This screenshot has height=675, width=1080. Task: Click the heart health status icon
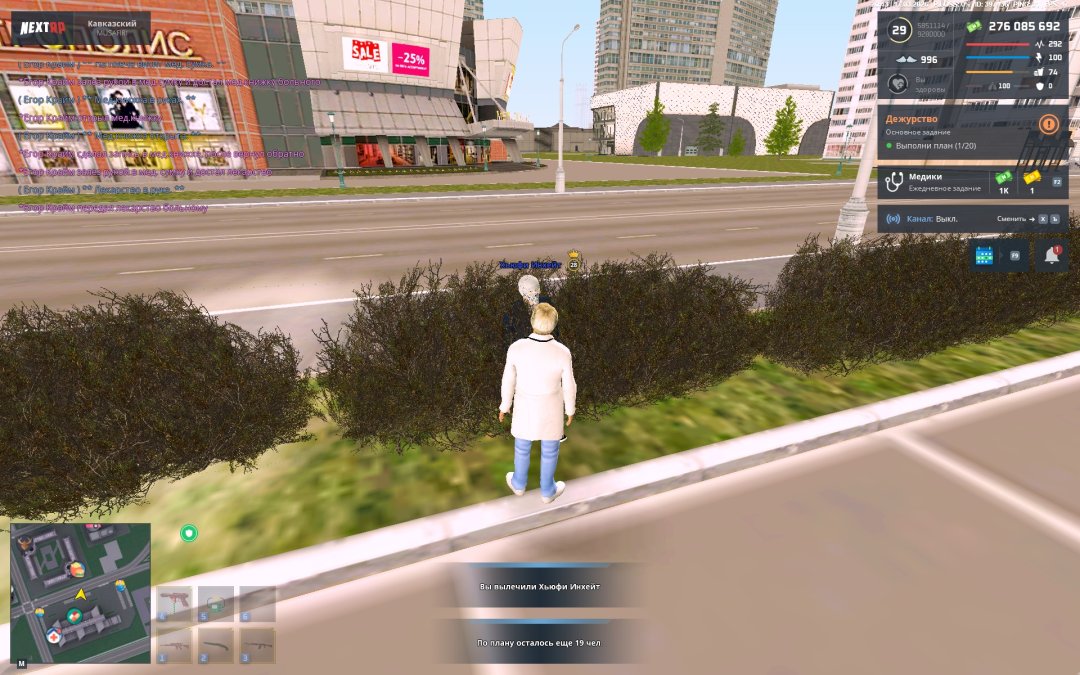tap(898, 84)
